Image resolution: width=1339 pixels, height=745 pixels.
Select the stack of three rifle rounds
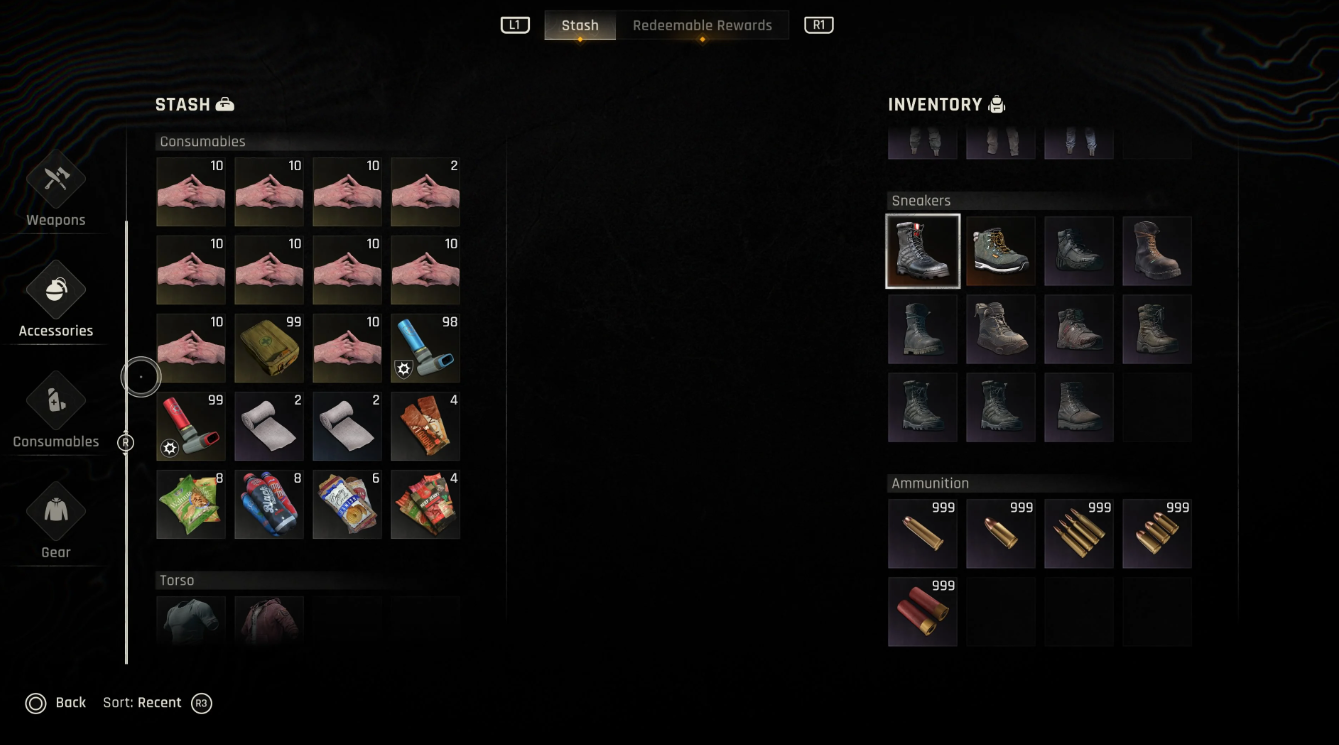coord(1079,533)
